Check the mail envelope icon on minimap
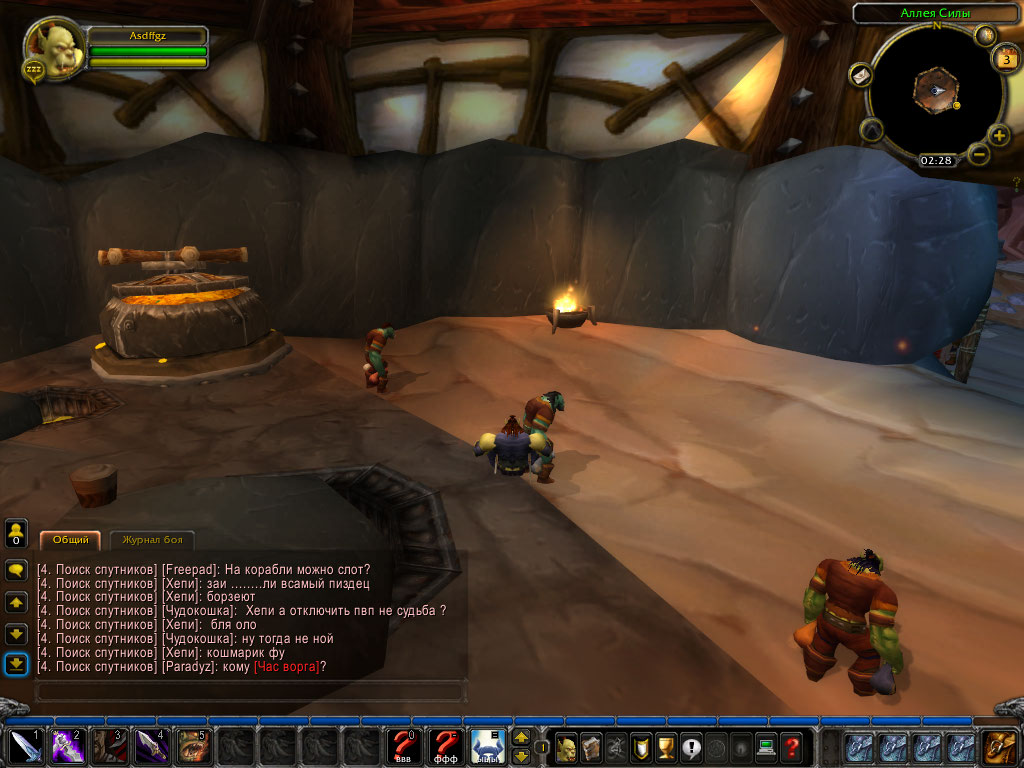The height and width of the screenshot is (768, 1024). point(860,74)
